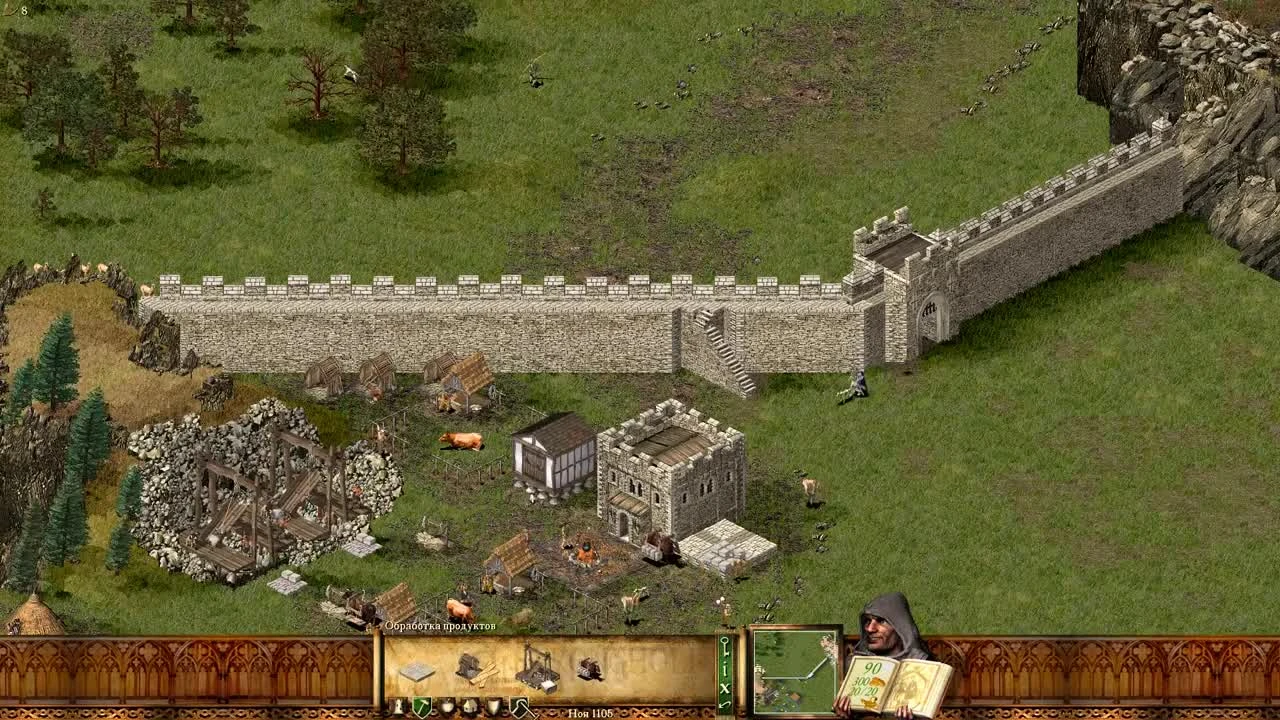
Task: Click the minimap to move the camera view
Action: [x=795, y=673]
